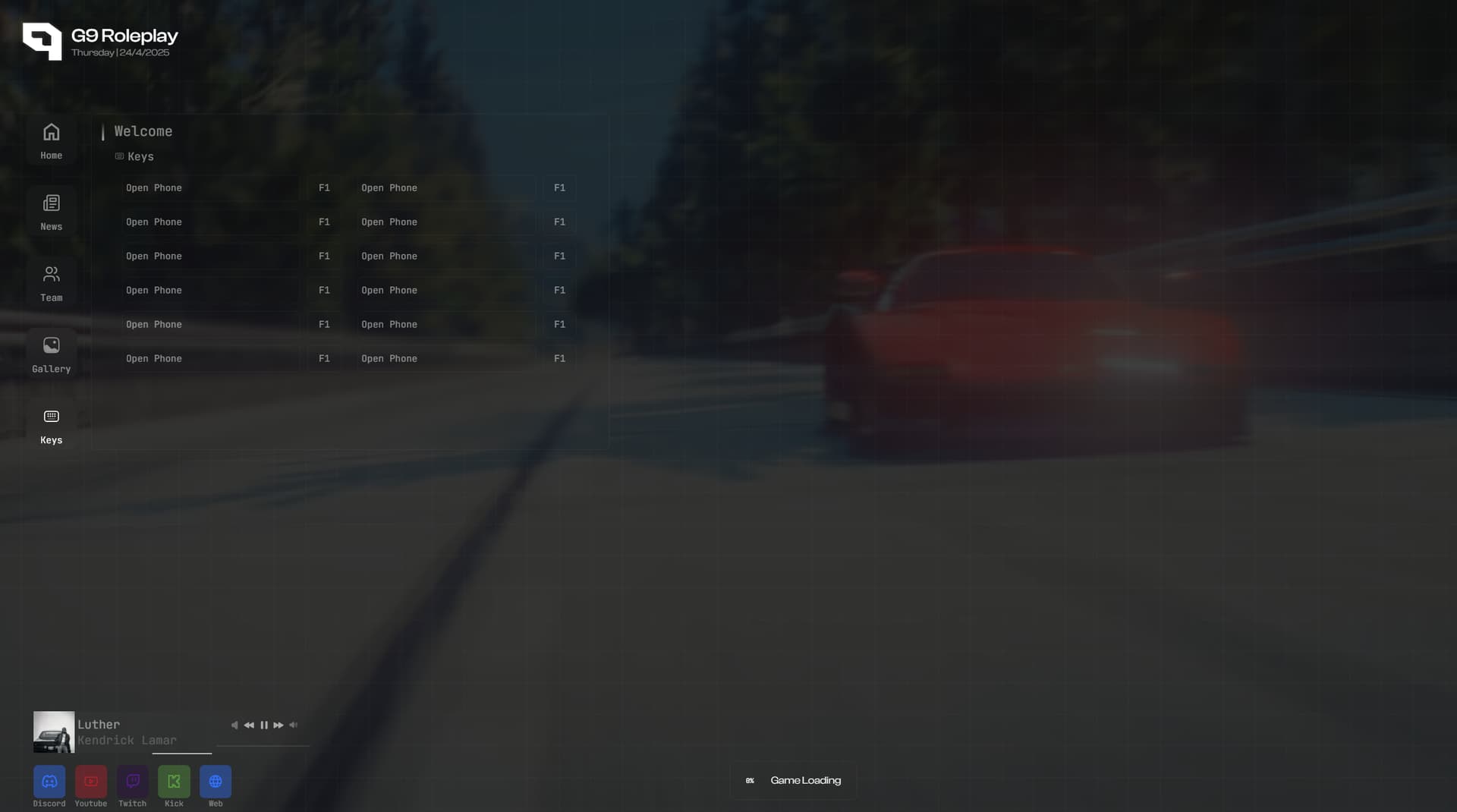Viewport: 1457px width, 812px height.
Task: Click the Discord icon
Action: [x=49, y=781]
